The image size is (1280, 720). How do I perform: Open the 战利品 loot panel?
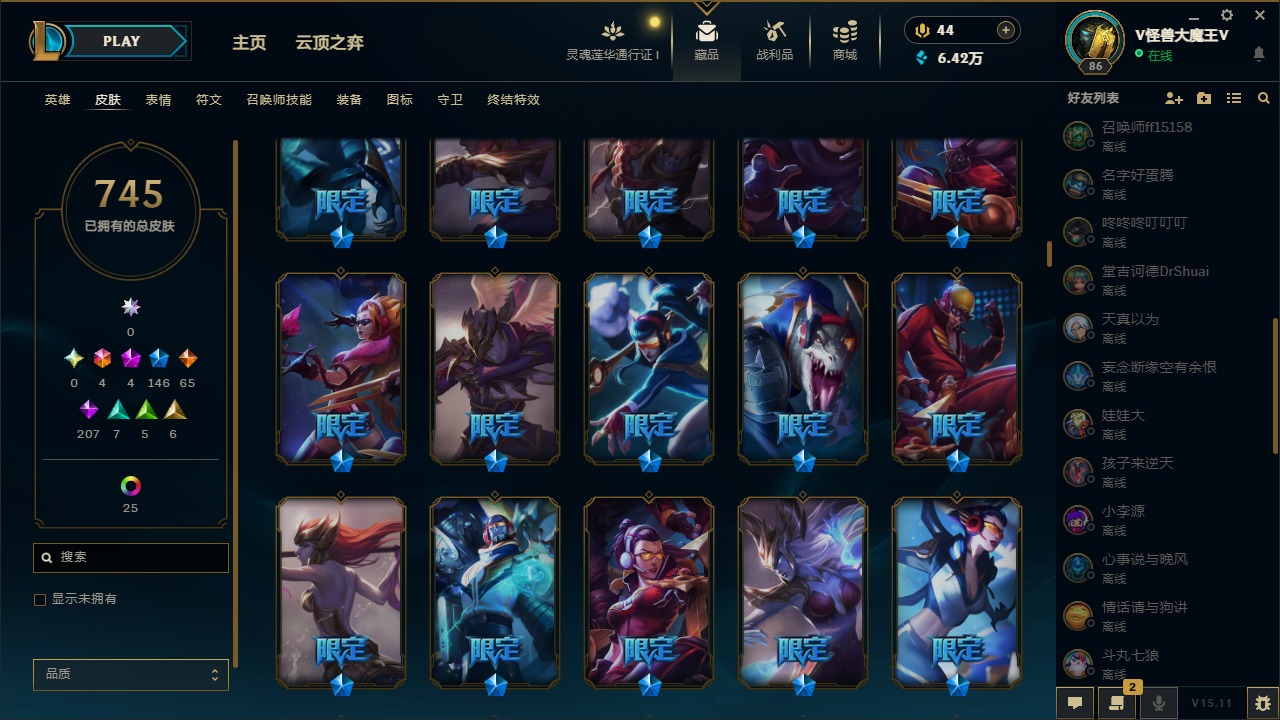pyautogui.click(x=775, y=40)
